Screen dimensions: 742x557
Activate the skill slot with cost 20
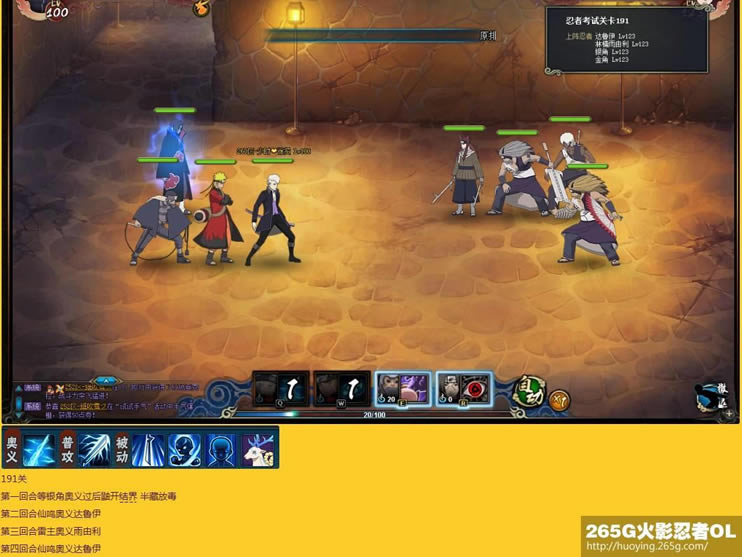(x=403, y=389)
